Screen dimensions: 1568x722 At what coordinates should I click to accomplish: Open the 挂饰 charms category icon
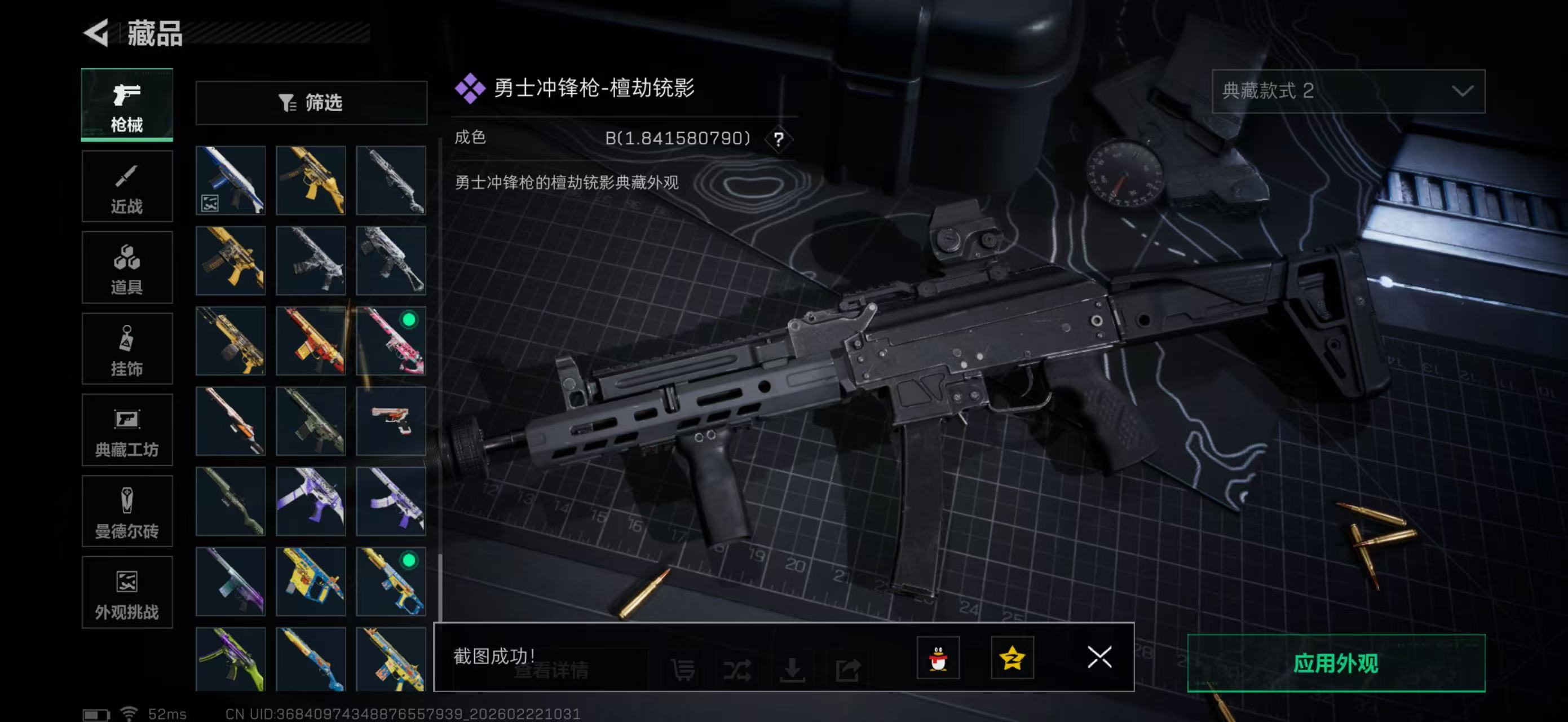(x=127, y=349)
